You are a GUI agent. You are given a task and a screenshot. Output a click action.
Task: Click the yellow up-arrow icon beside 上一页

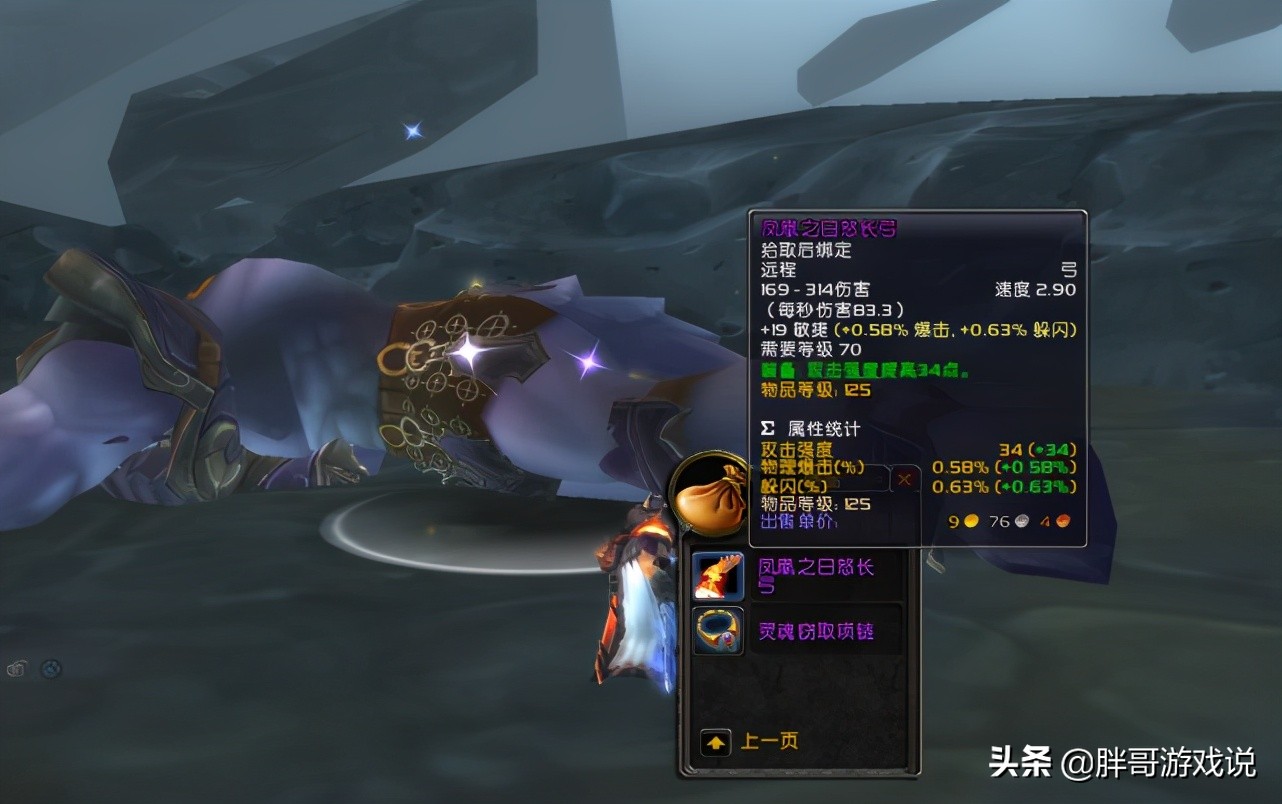[715, 741]
